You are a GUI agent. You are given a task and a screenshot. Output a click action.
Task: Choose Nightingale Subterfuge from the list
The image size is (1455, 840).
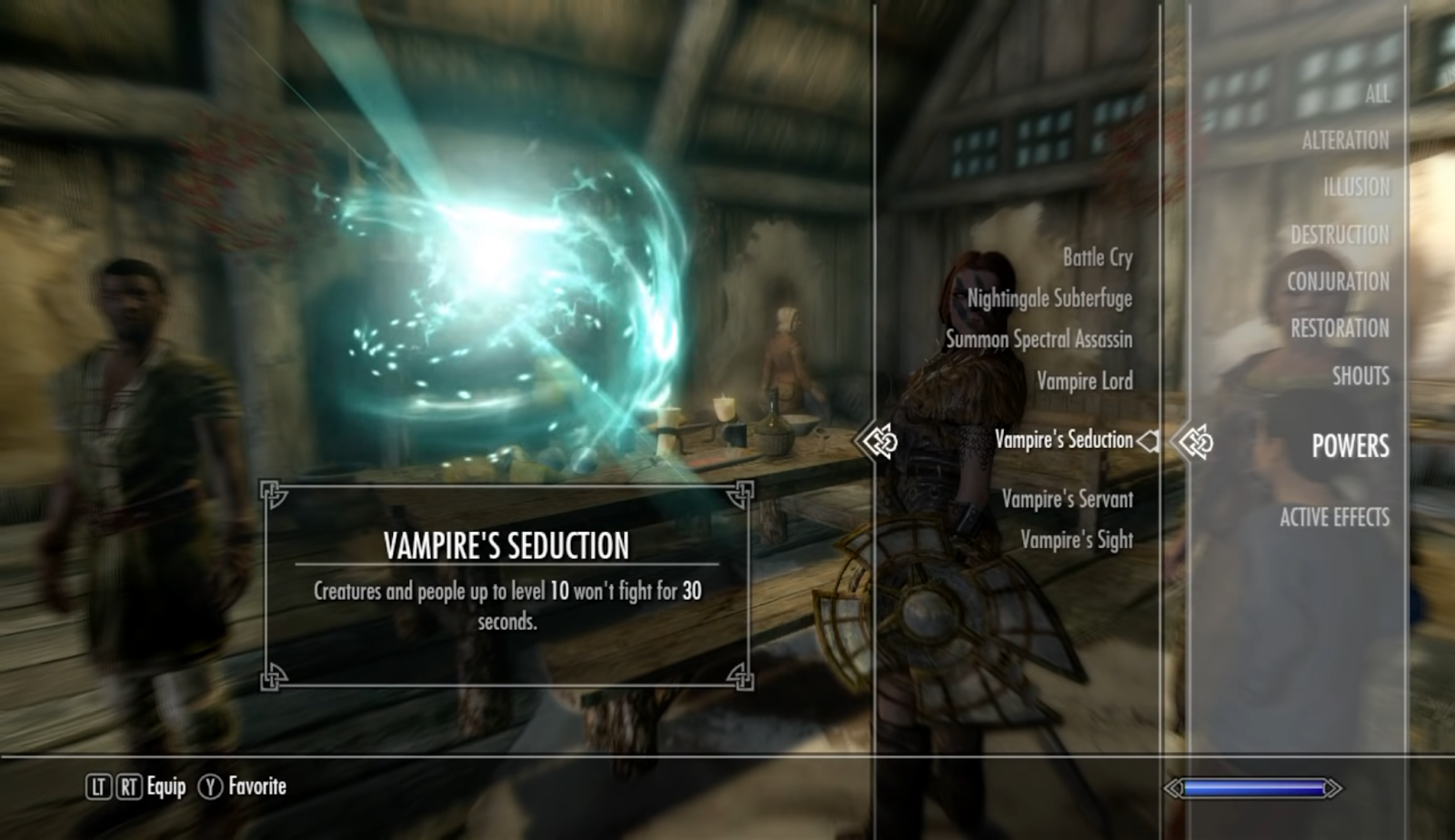tap(1049, 299)
